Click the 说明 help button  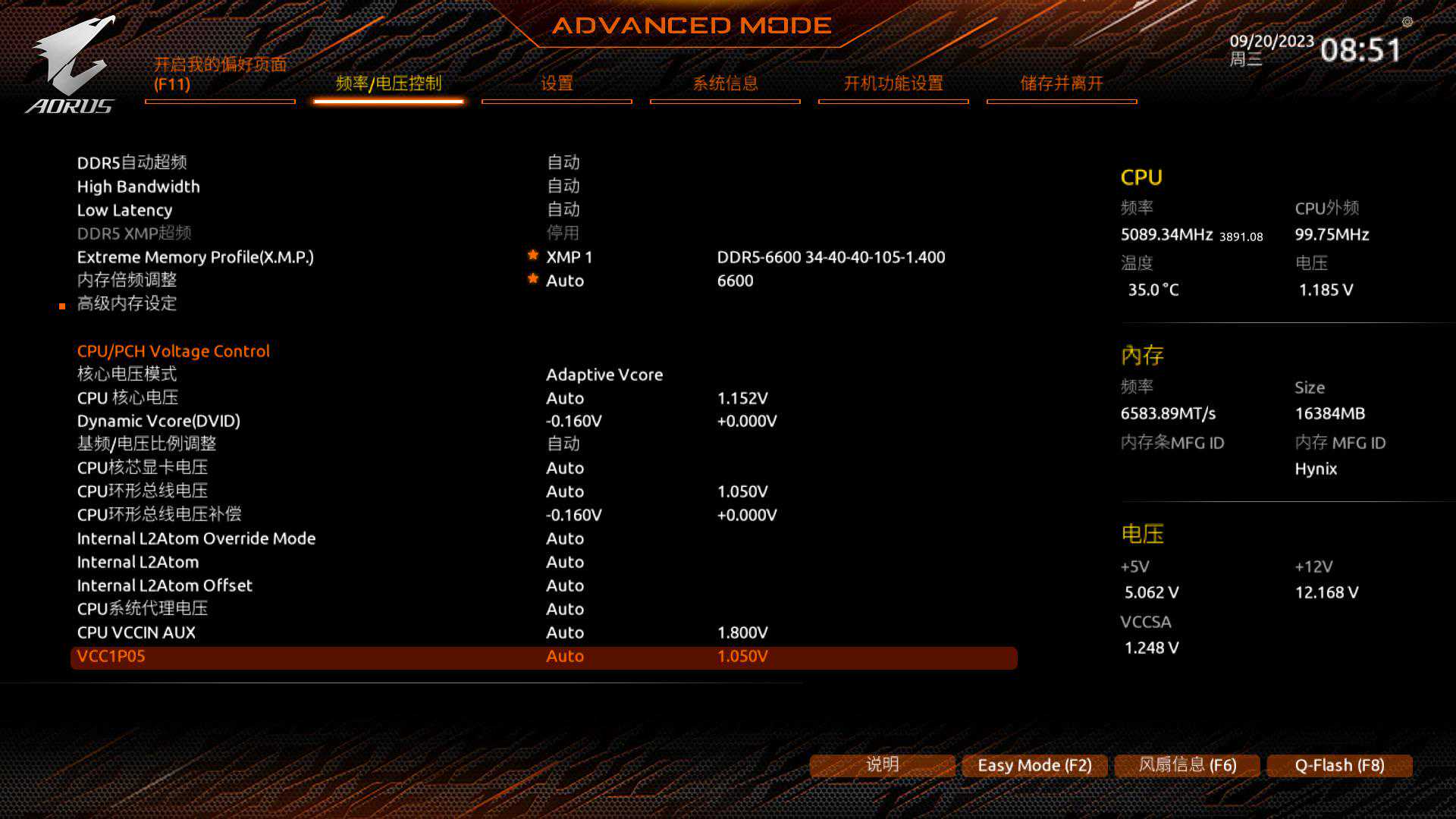point(882,765)
